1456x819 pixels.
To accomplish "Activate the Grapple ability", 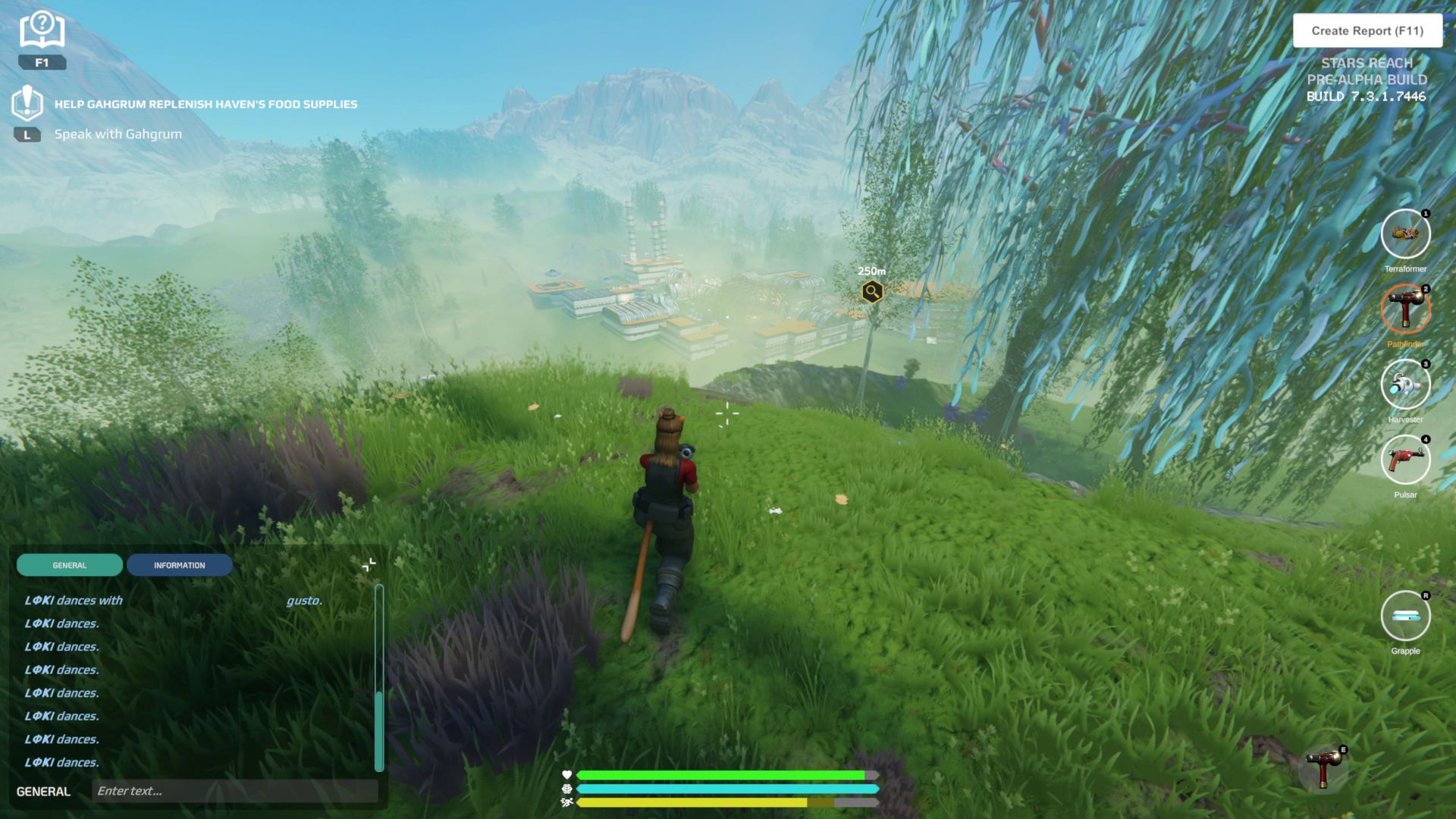I will (x=1405, y=616).
